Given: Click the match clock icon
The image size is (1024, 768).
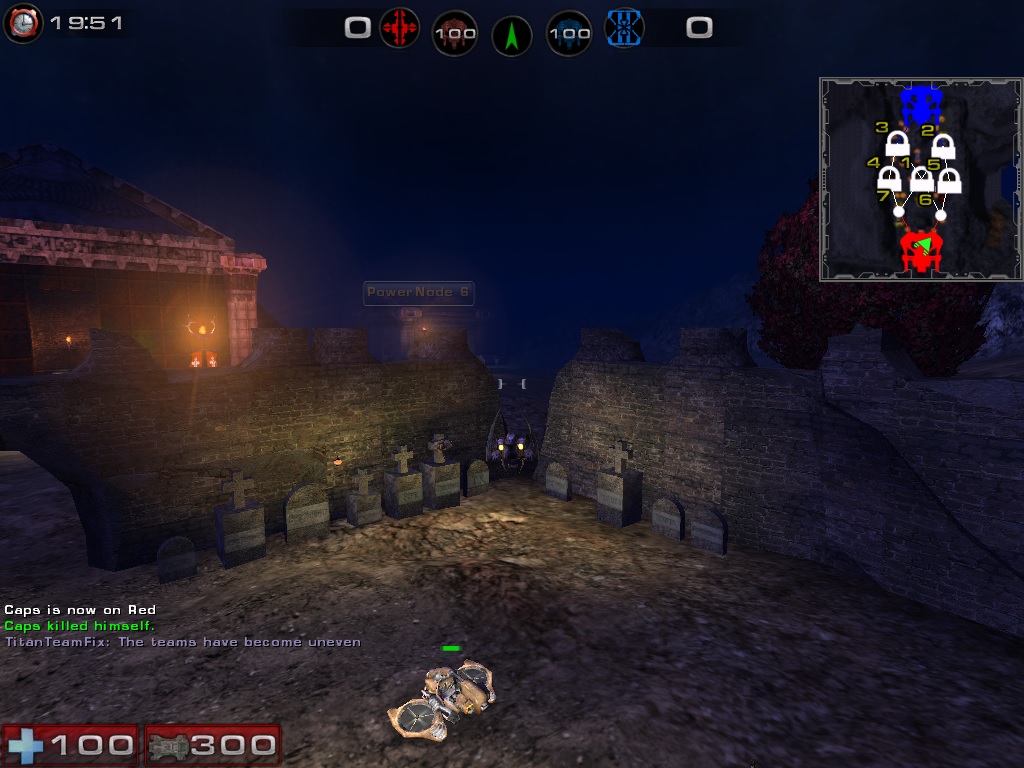Looking at the screenshot, I should click(21, 22).
